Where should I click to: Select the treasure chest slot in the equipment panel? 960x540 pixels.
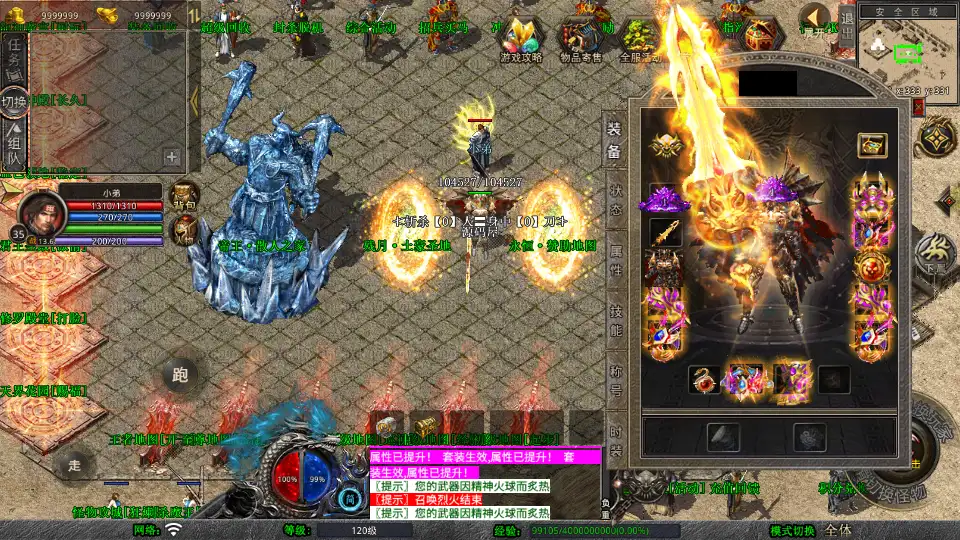pyautogui.click(x=872, y=145)
